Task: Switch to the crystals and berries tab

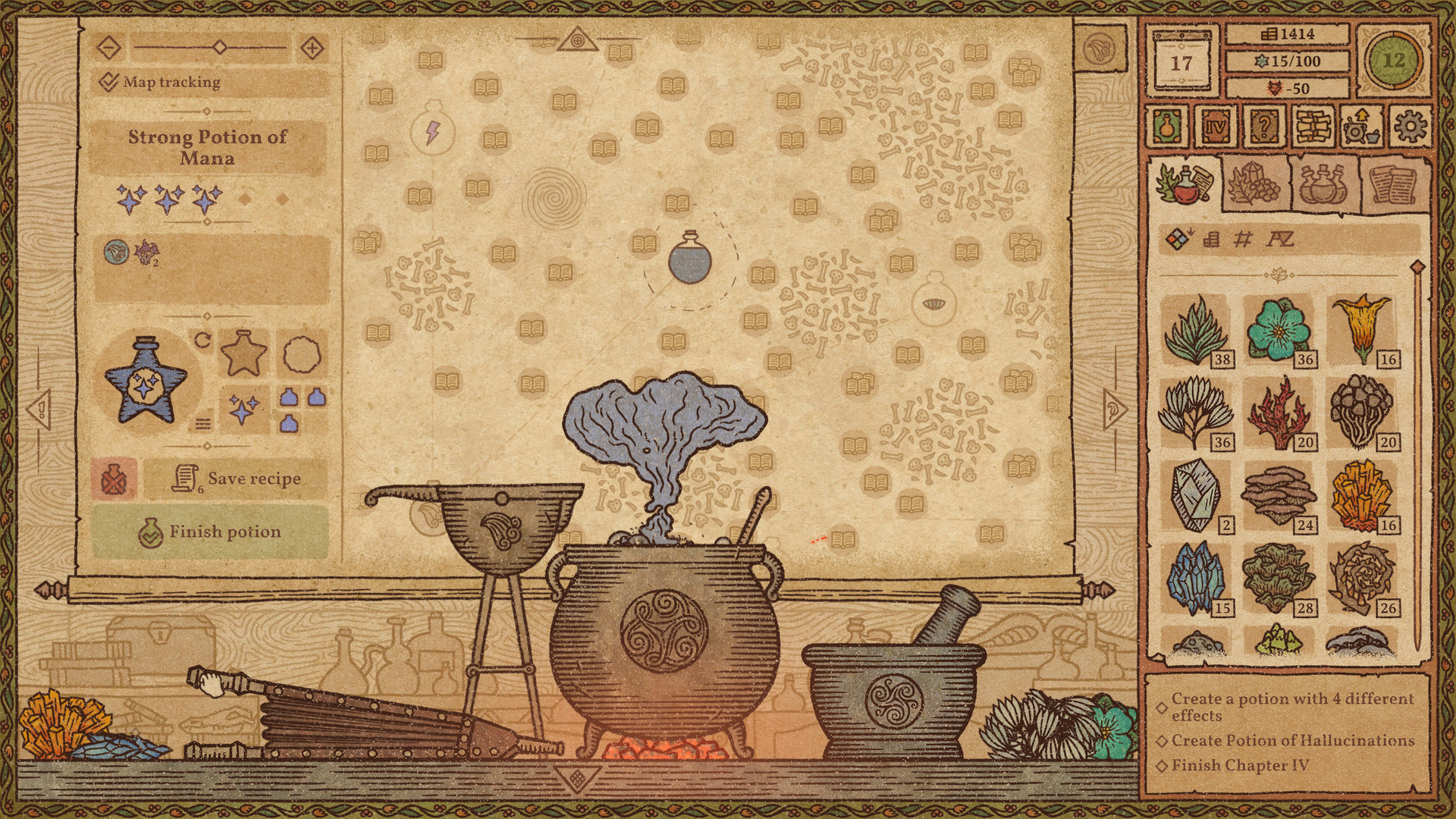Action: pyautogui.click(x=1255, y=184)
